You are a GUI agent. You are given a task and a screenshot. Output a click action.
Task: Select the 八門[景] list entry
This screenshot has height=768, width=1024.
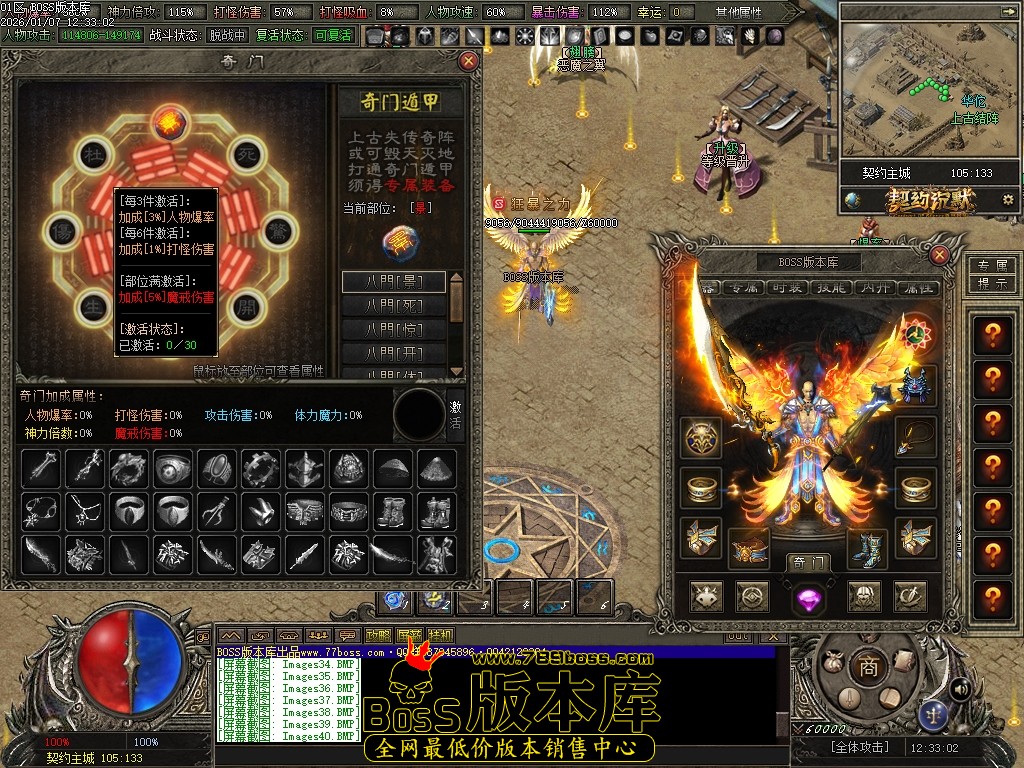pyautogui.click(x=394, y=281)
